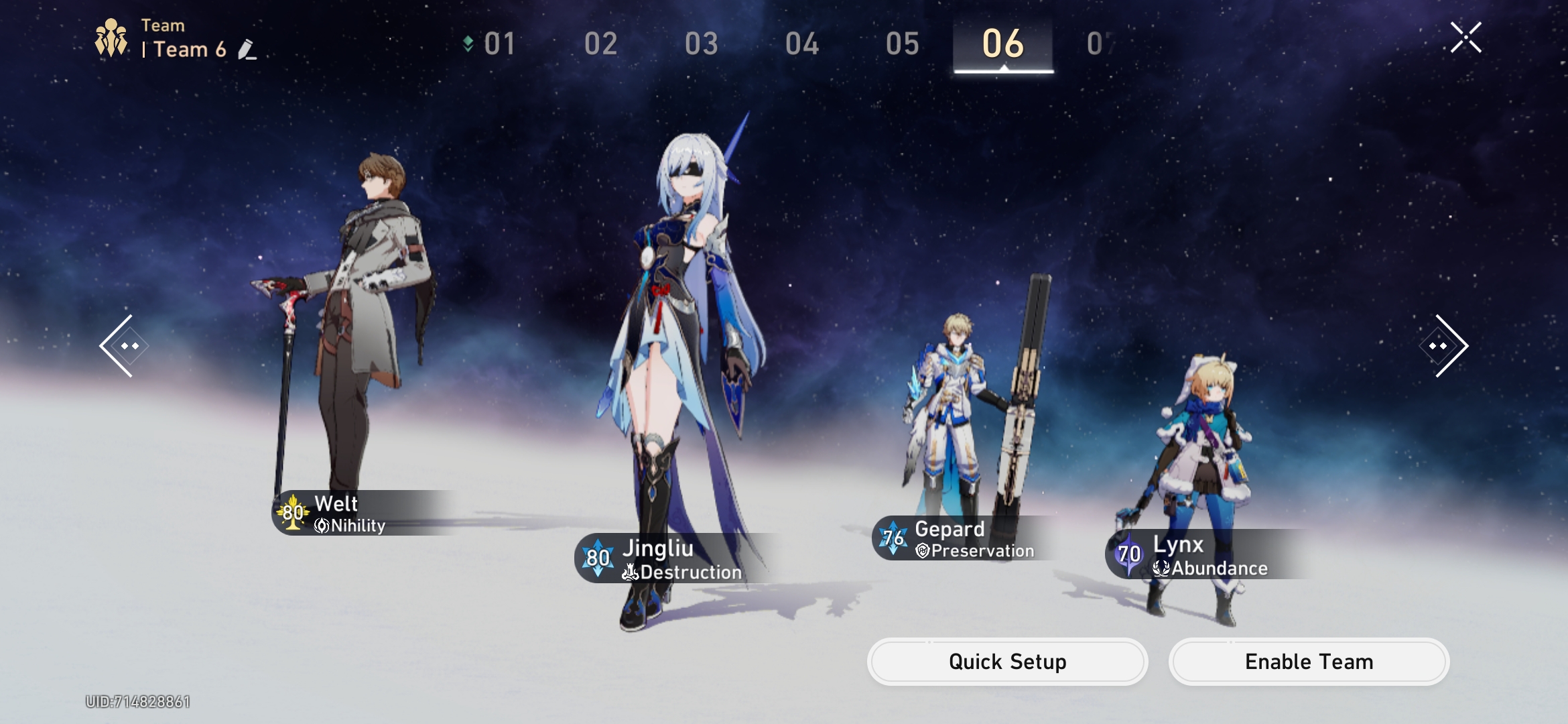The width and height of the screenshot is (1568, 724).
Task: Open team tab 04
Action: pyautogui.click(x=801, y=44)
